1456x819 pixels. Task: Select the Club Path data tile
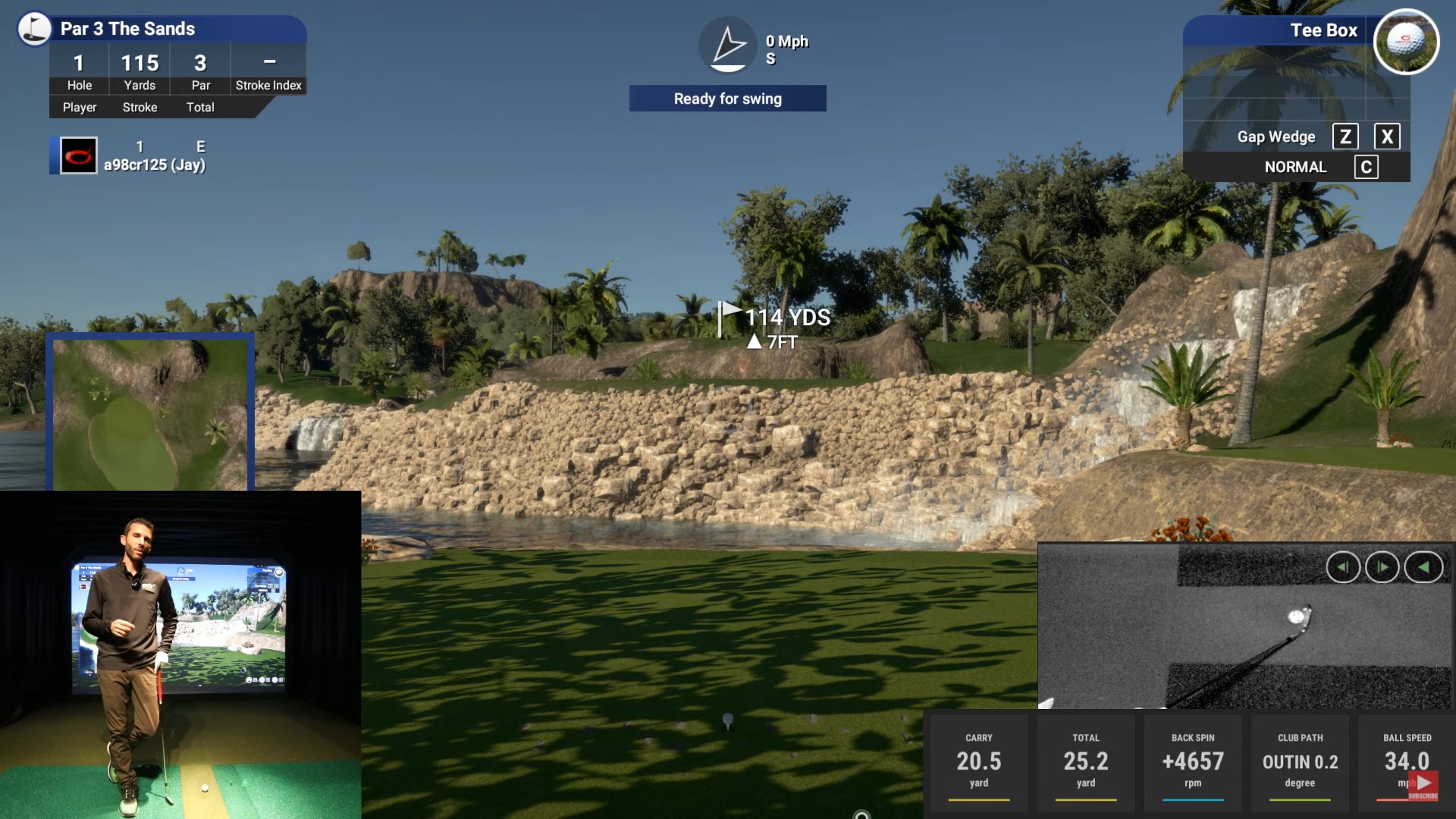coord(1300,761)
